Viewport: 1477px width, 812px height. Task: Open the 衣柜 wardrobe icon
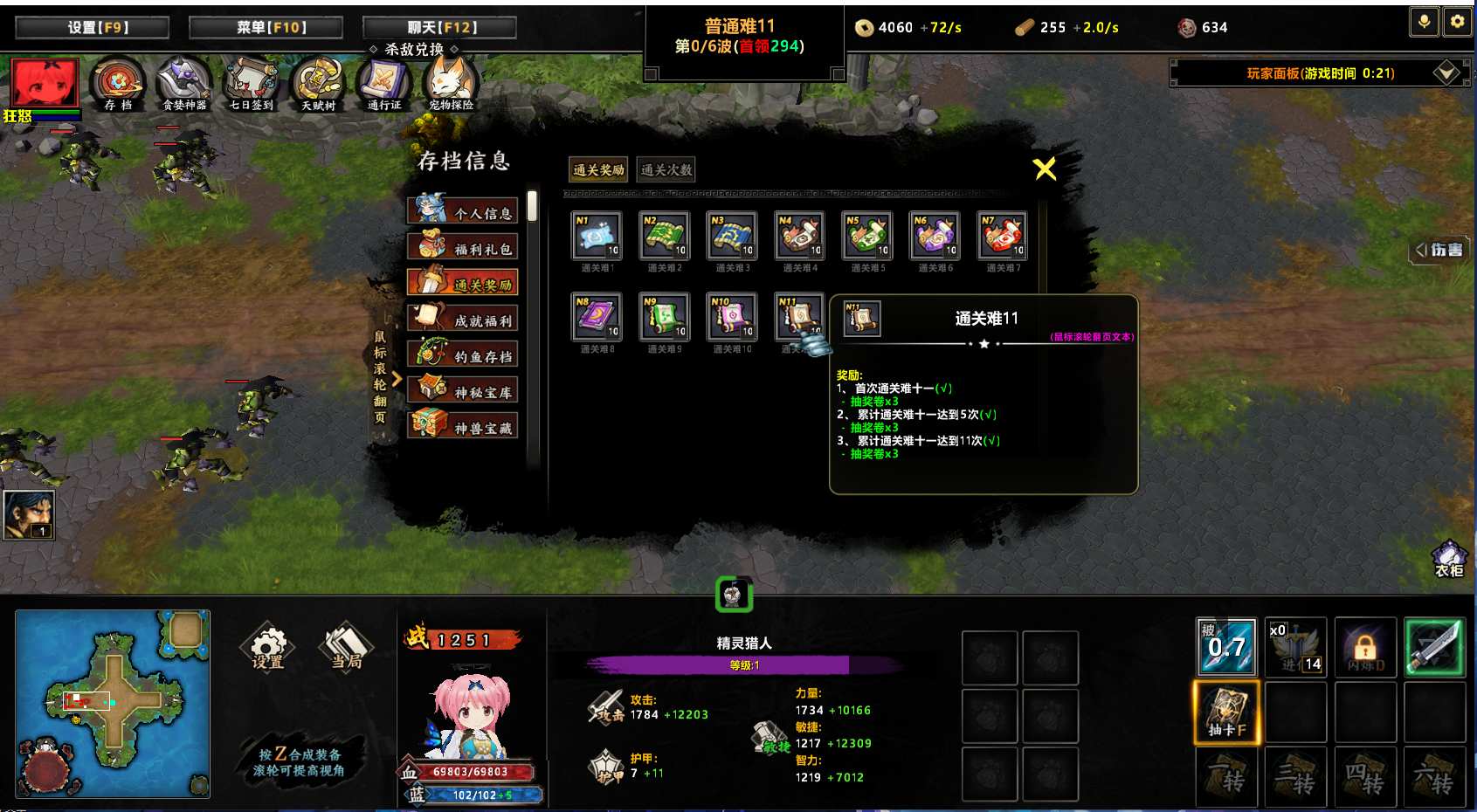click(1449, 559)
